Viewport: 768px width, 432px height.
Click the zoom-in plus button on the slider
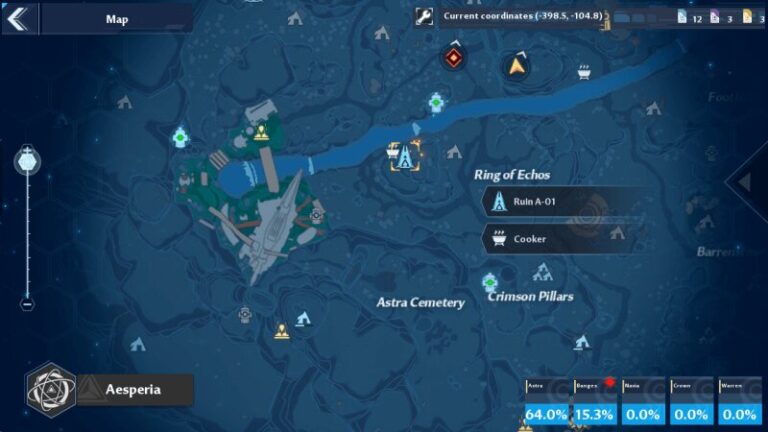pos(27,159)
